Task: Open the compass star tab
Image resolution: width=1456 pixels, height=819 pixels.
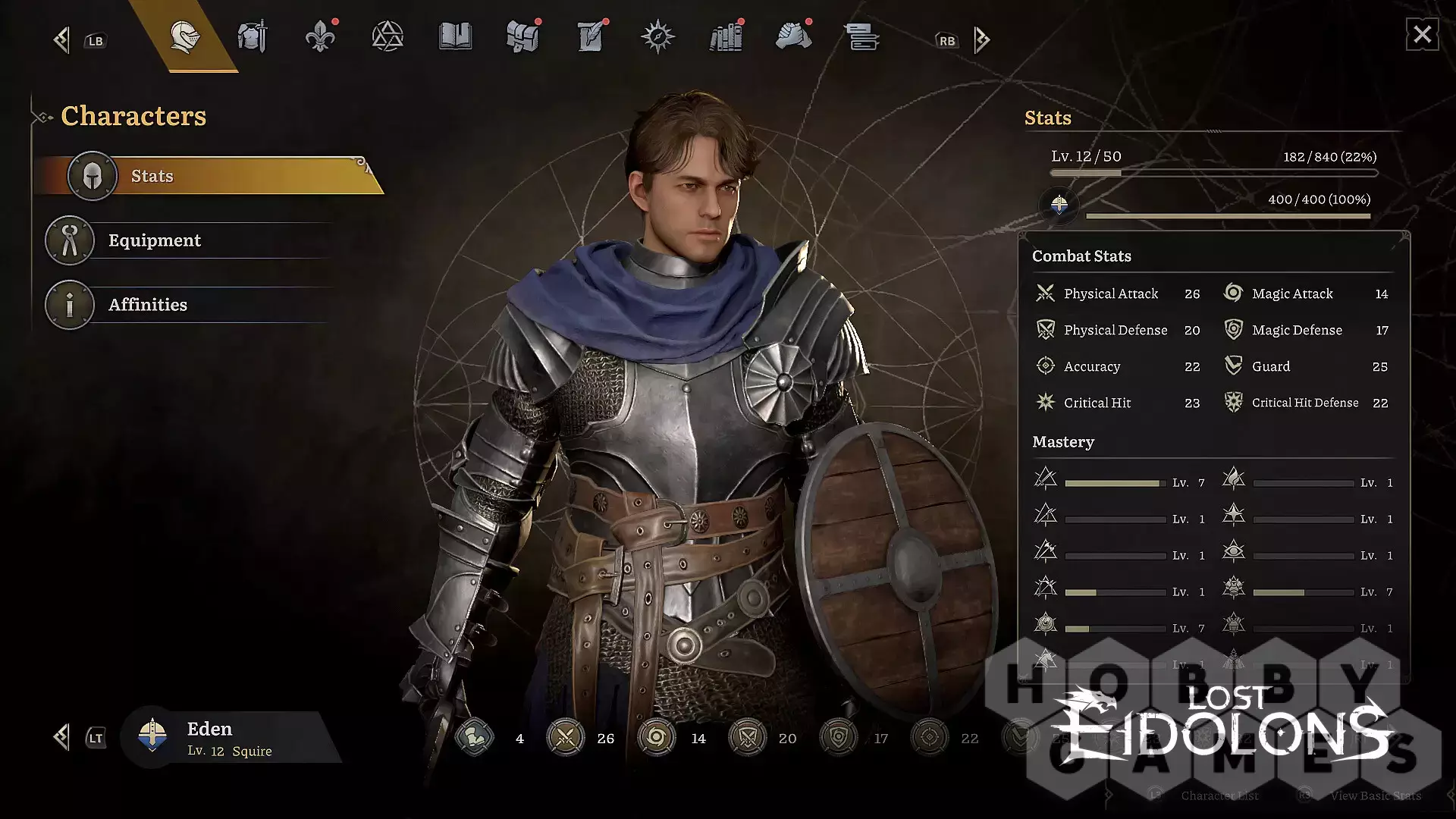Action: point(657,36)
